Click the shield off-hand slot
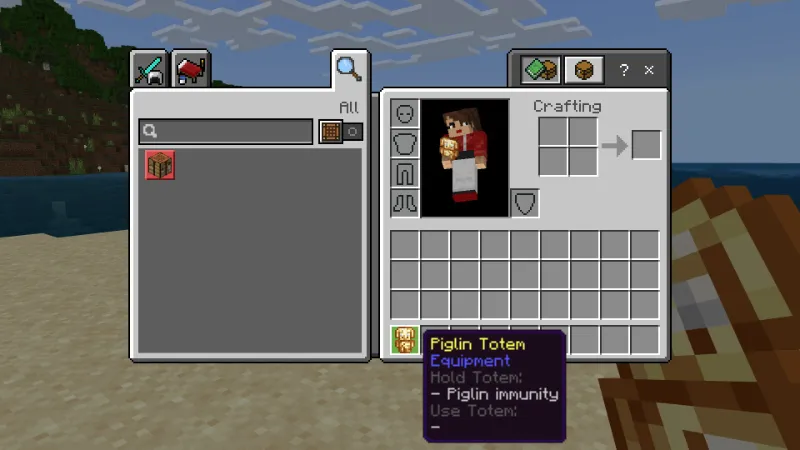This screenshot has height=450, width=800. click(x=525, y=203)
